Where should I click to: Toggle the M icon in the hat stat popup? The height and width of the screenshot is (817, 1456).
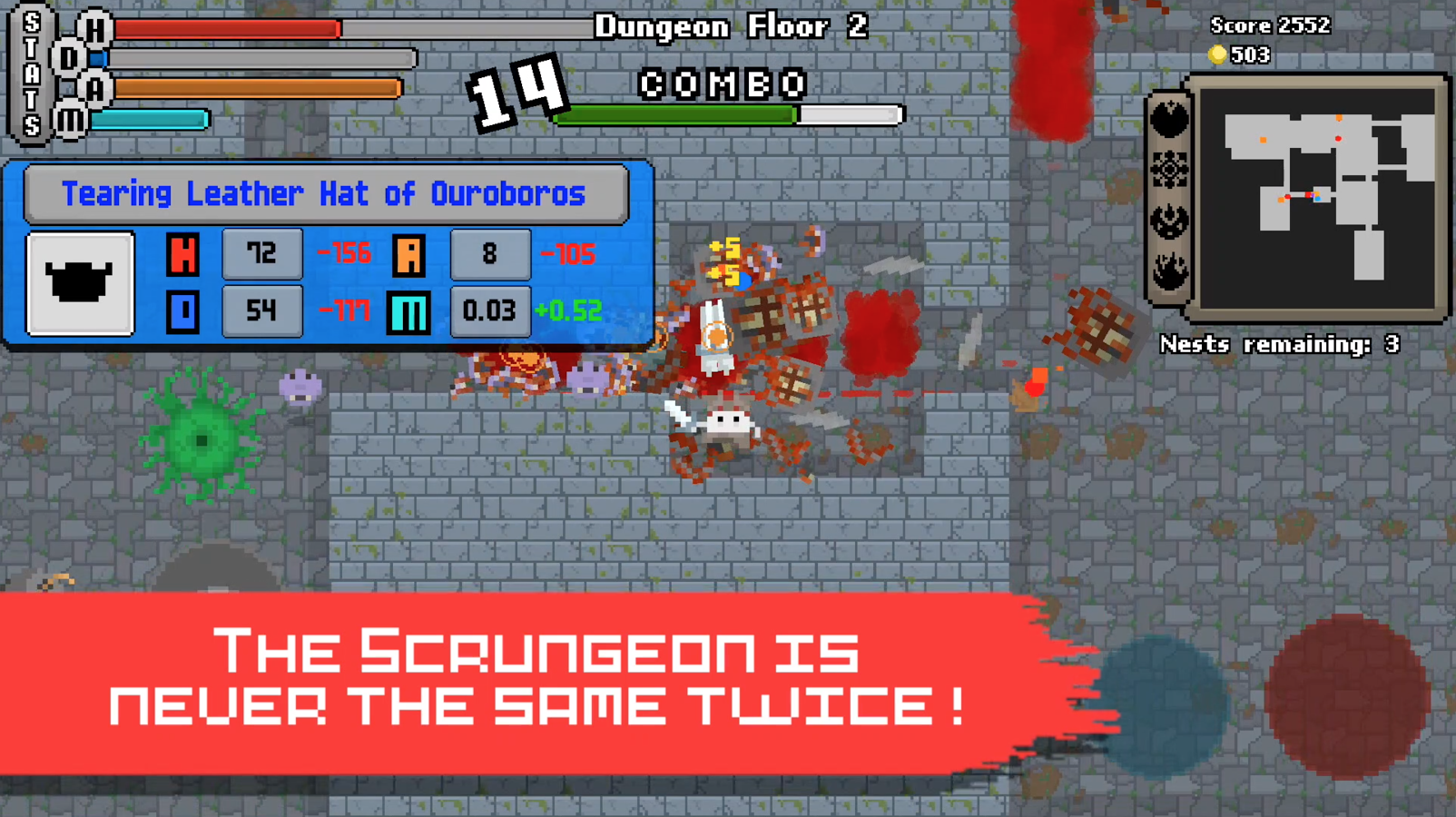coord(408,311)
